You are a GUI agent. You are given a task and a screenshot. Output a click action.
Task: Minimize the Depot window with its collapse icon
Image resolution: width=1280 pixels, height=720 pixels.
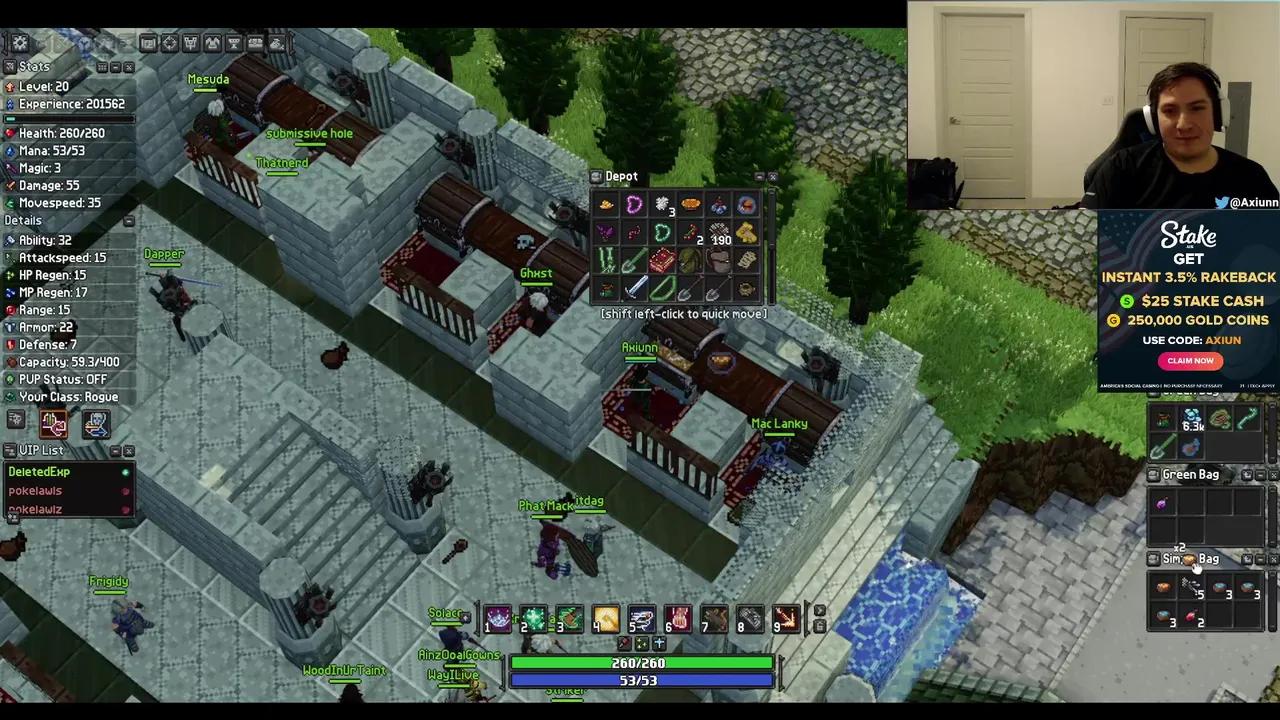point(758,176)
